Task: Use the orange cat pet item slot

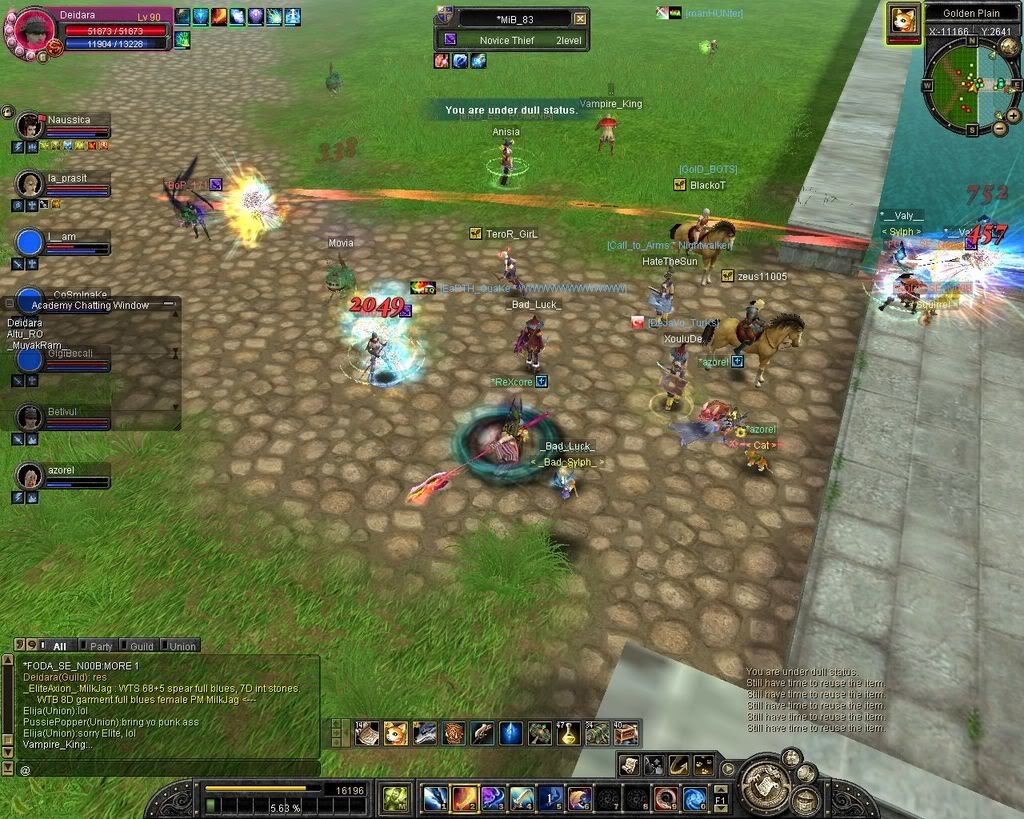Action: pos(396,733)
